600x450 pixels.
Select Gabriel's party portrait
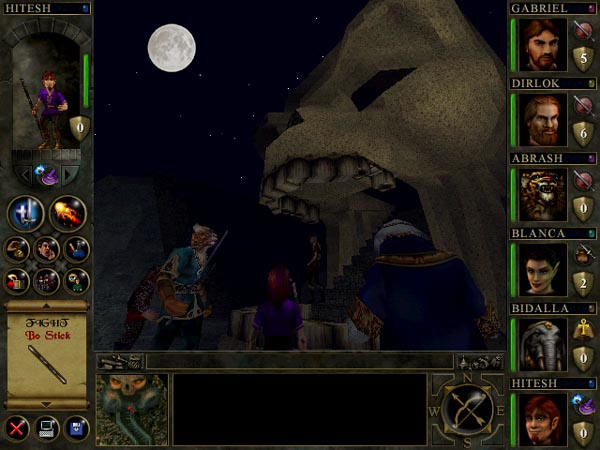tap(542, 44)
